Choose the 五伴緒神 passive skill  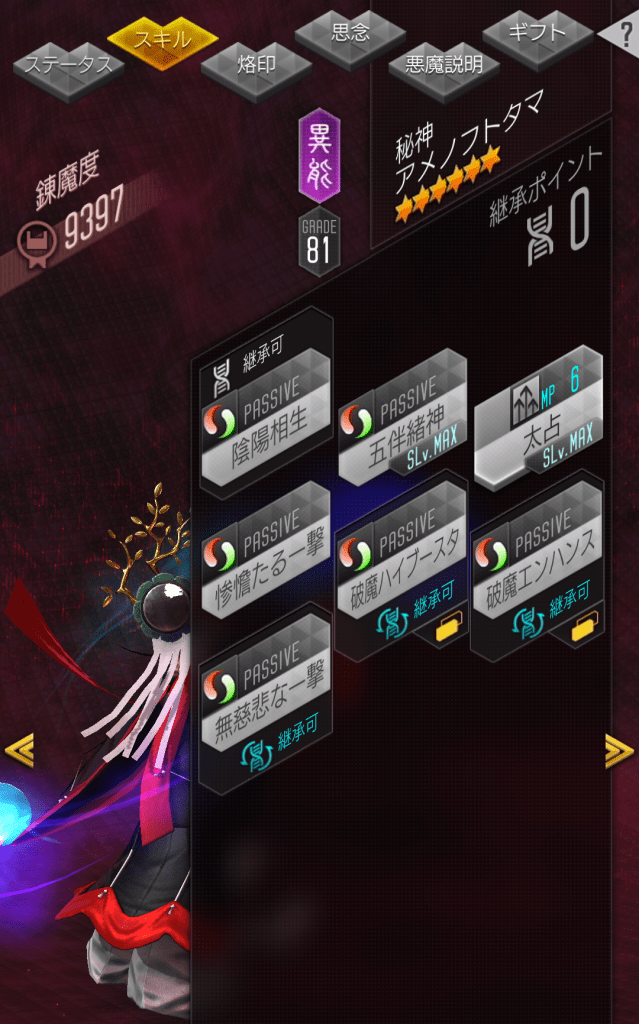point(402,420)
